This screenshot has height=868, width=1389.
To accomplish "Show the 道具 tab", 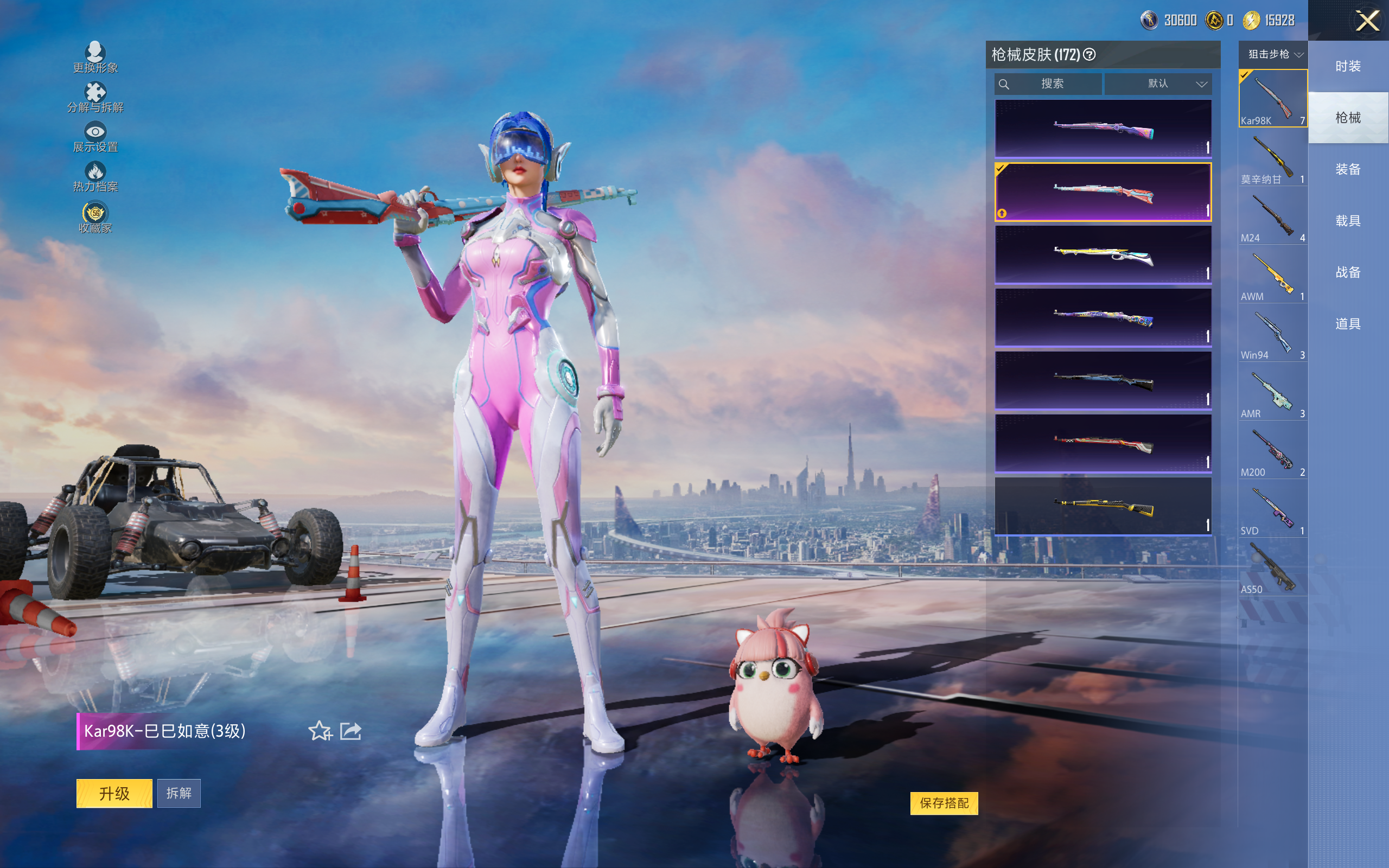I will (1348, 324).
